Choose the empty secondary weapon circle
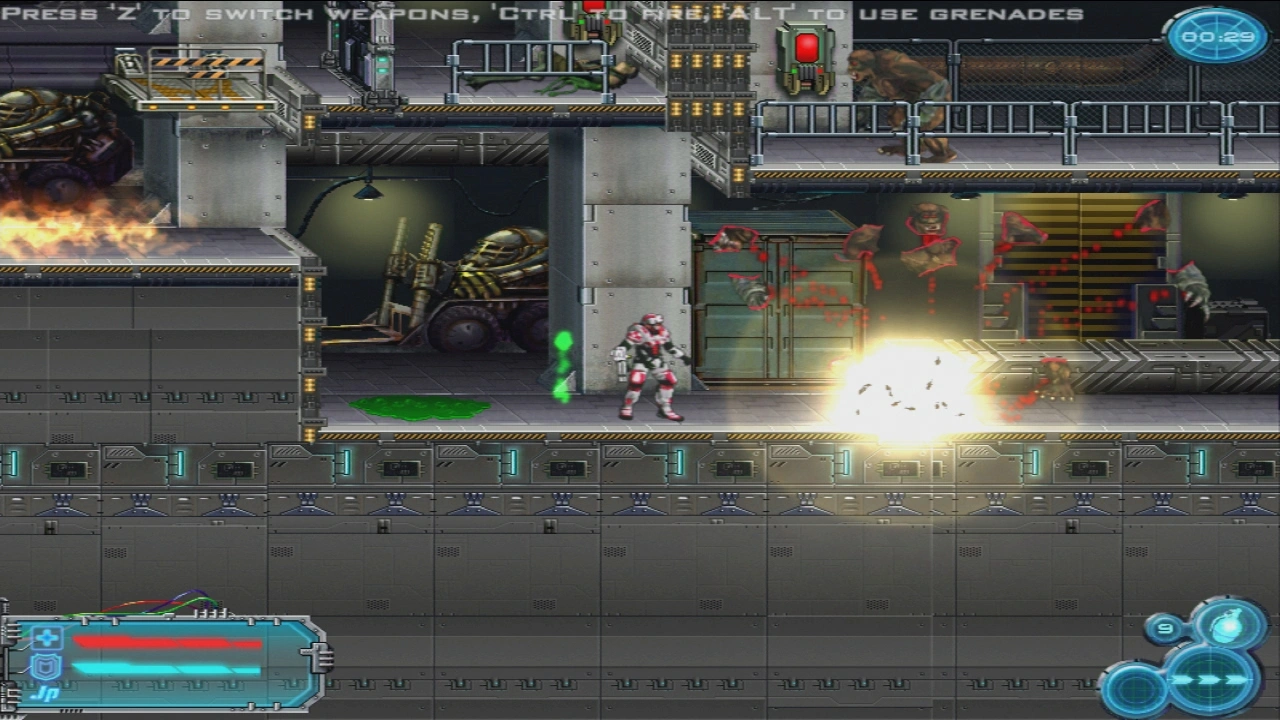 (1135, 691)
